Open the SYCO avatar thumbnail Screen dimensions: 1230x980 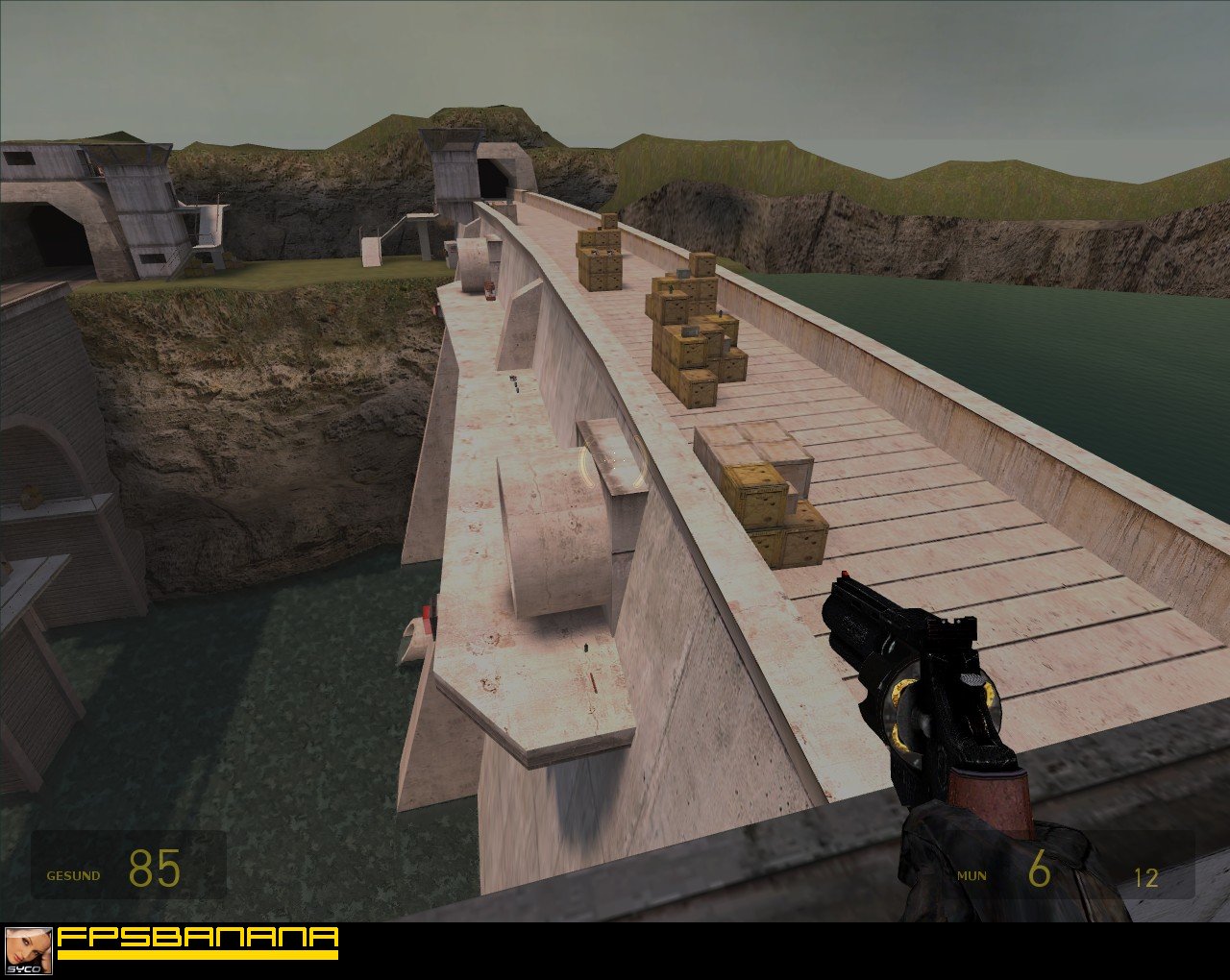28,951
